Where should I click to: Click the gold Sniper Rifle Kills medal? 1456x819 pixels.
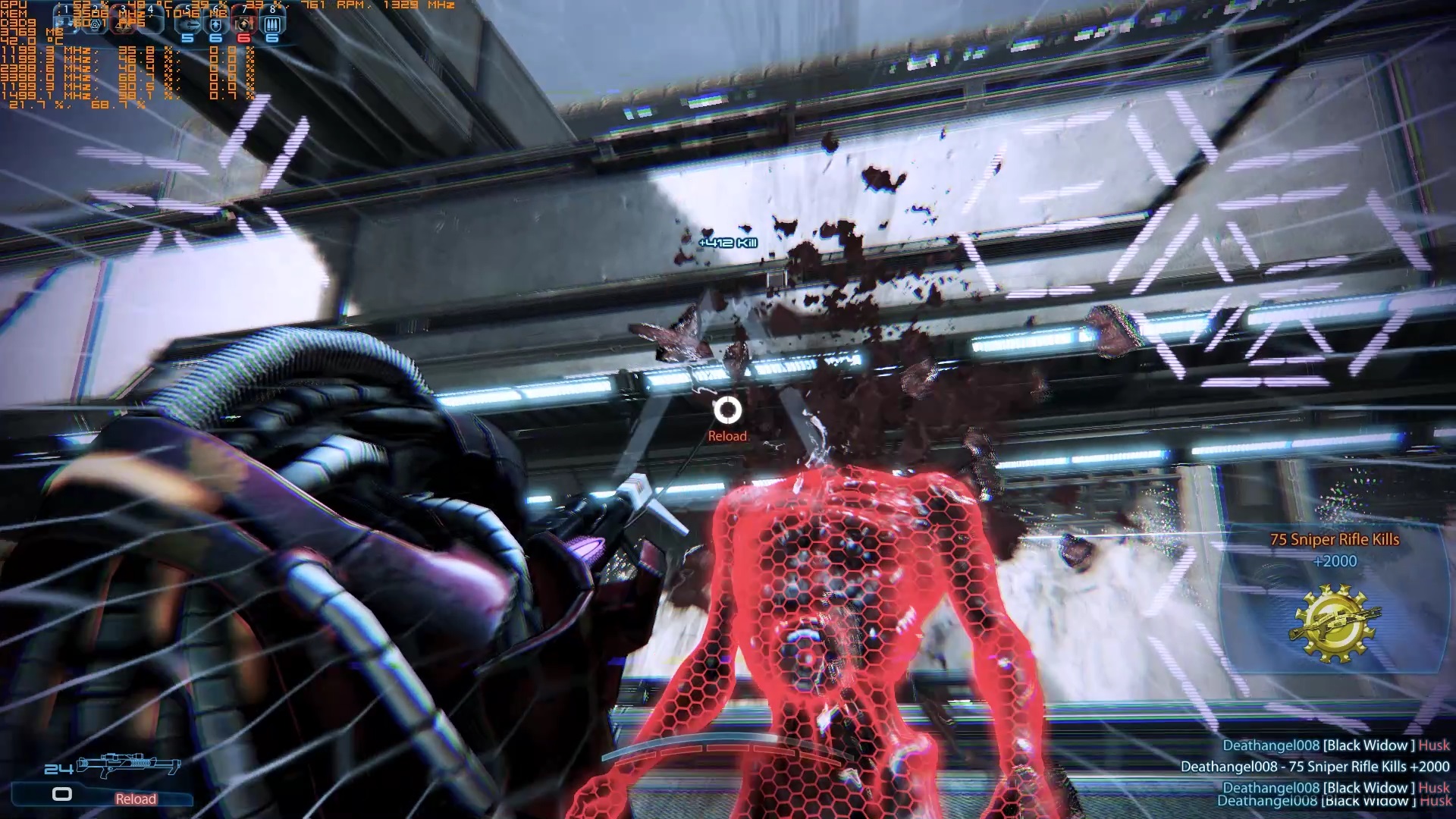pos(1335,623)
